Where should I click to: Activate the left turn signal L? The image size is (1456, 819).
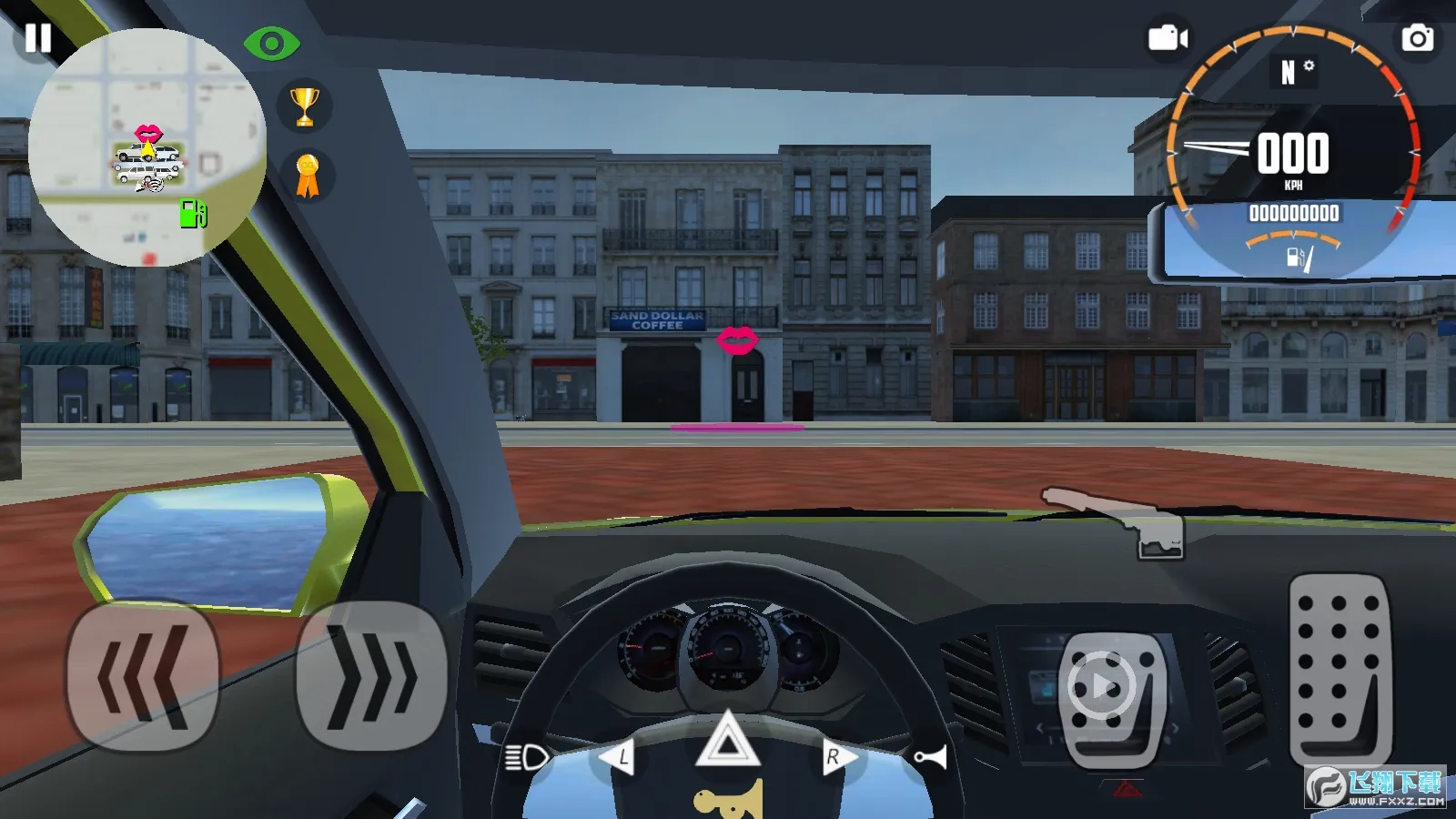coord(619,757)
